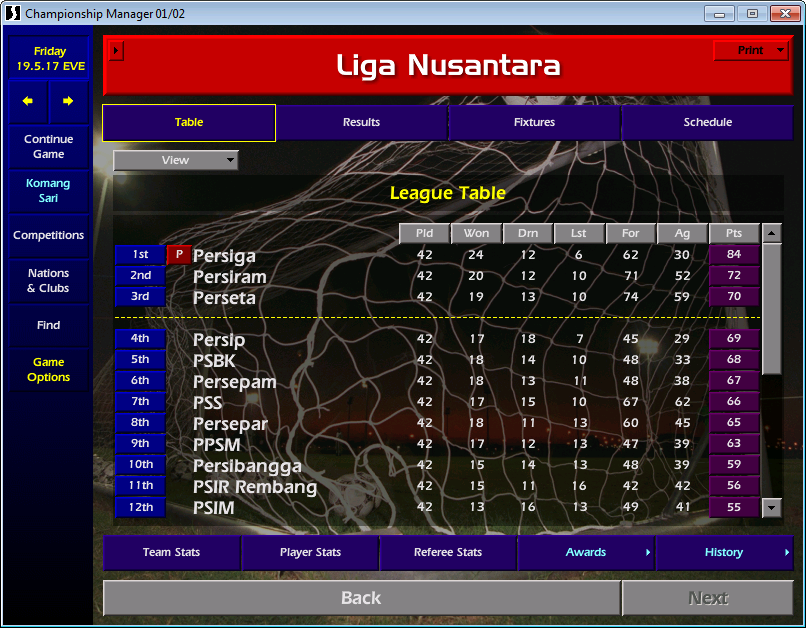The image size is (806, 628).
Task: View Player Stats
Action: [310, 552]
